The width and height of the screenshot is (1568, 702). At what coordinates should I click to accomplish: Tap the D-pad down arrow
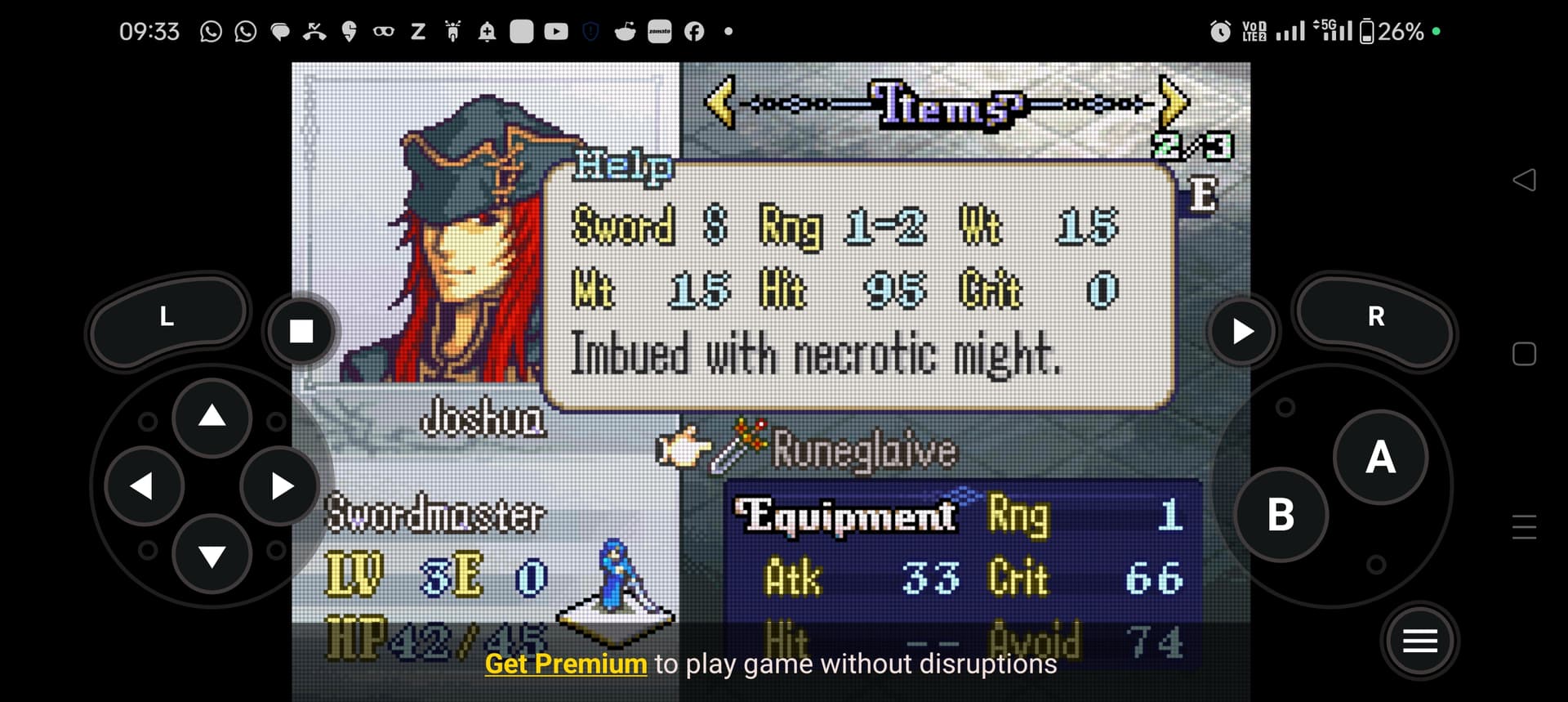(212, 557)
